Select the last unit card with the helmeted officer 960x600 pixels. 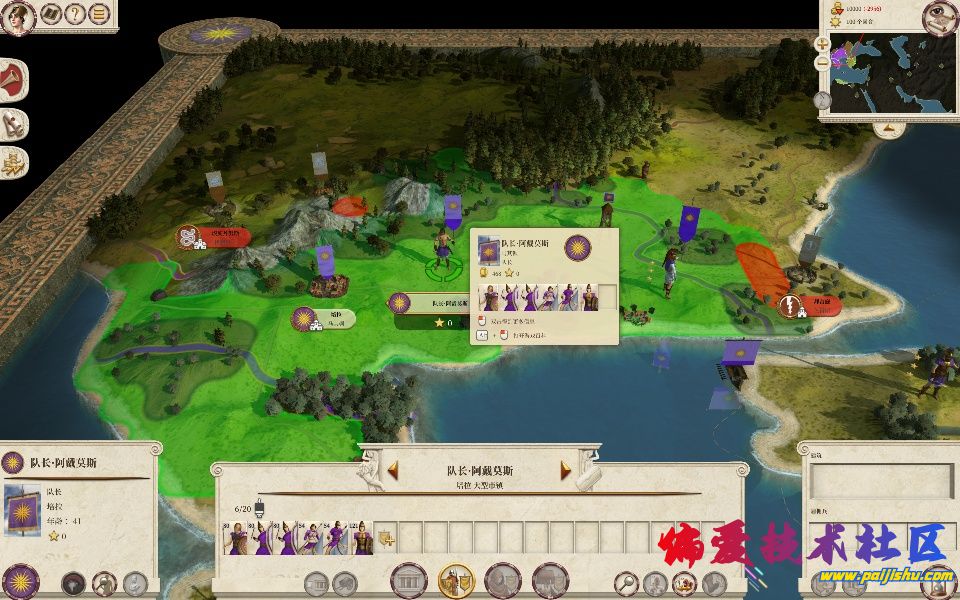pyautogui.click(x=363, y=537)
